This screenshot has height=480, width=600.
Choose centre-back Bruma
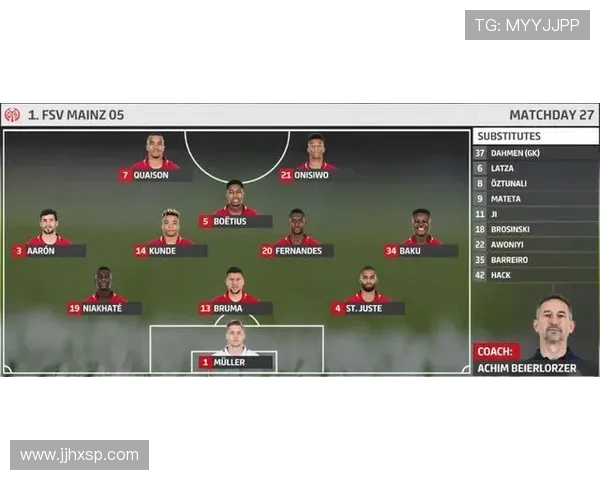click(235, 309)
